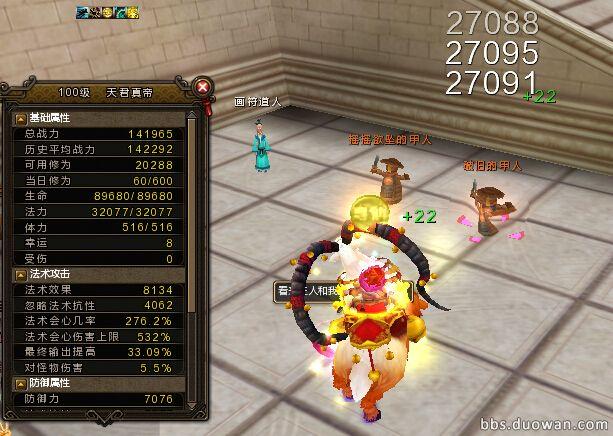Click the attribute panel's scrollbar up arrow
Image resolution: width=613 pixels, height=436 pixels.
pyautogui.click(x=195, y=117)
